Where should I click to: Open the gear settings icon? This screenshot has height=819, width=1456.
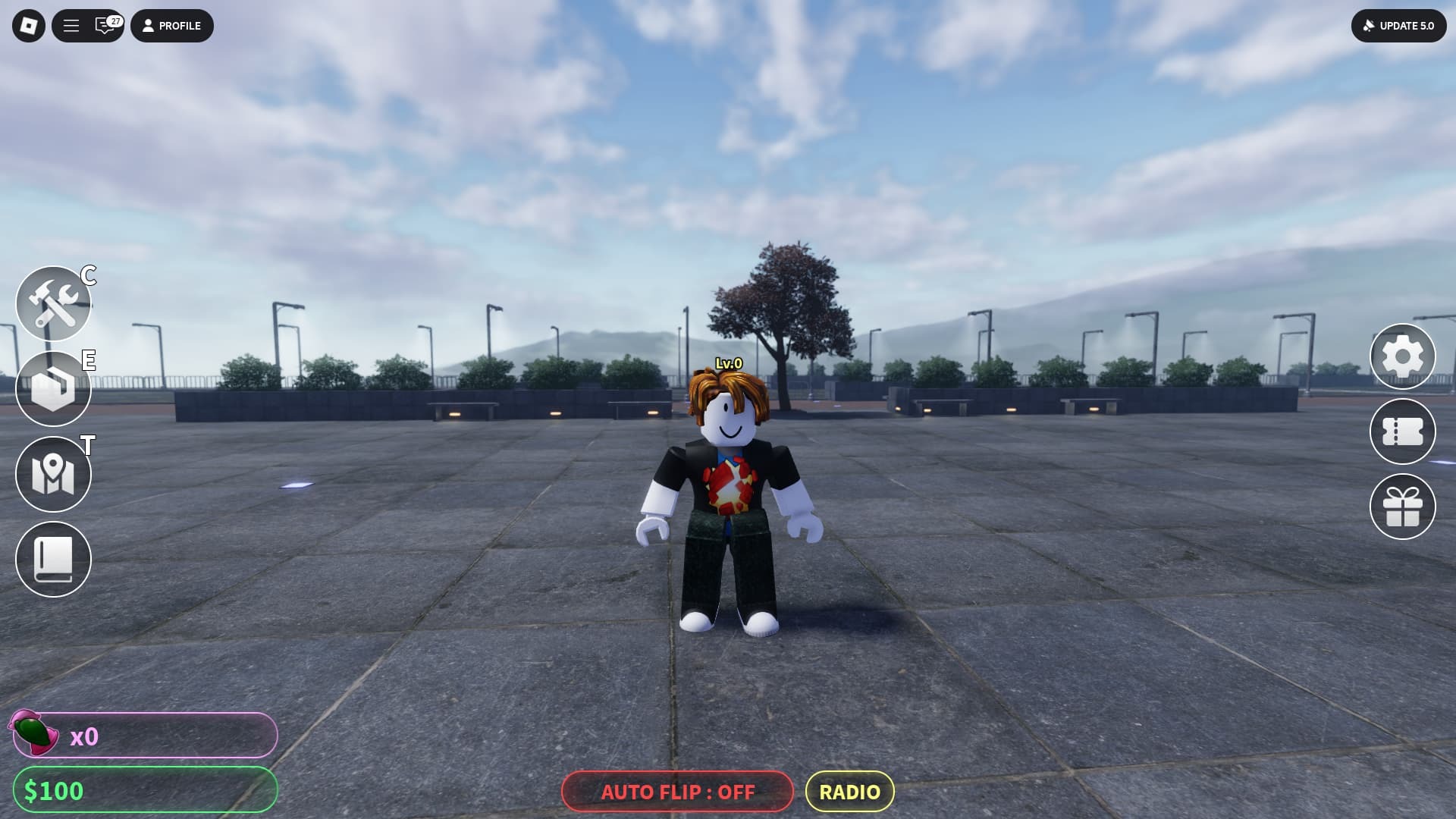(1402, 356)
